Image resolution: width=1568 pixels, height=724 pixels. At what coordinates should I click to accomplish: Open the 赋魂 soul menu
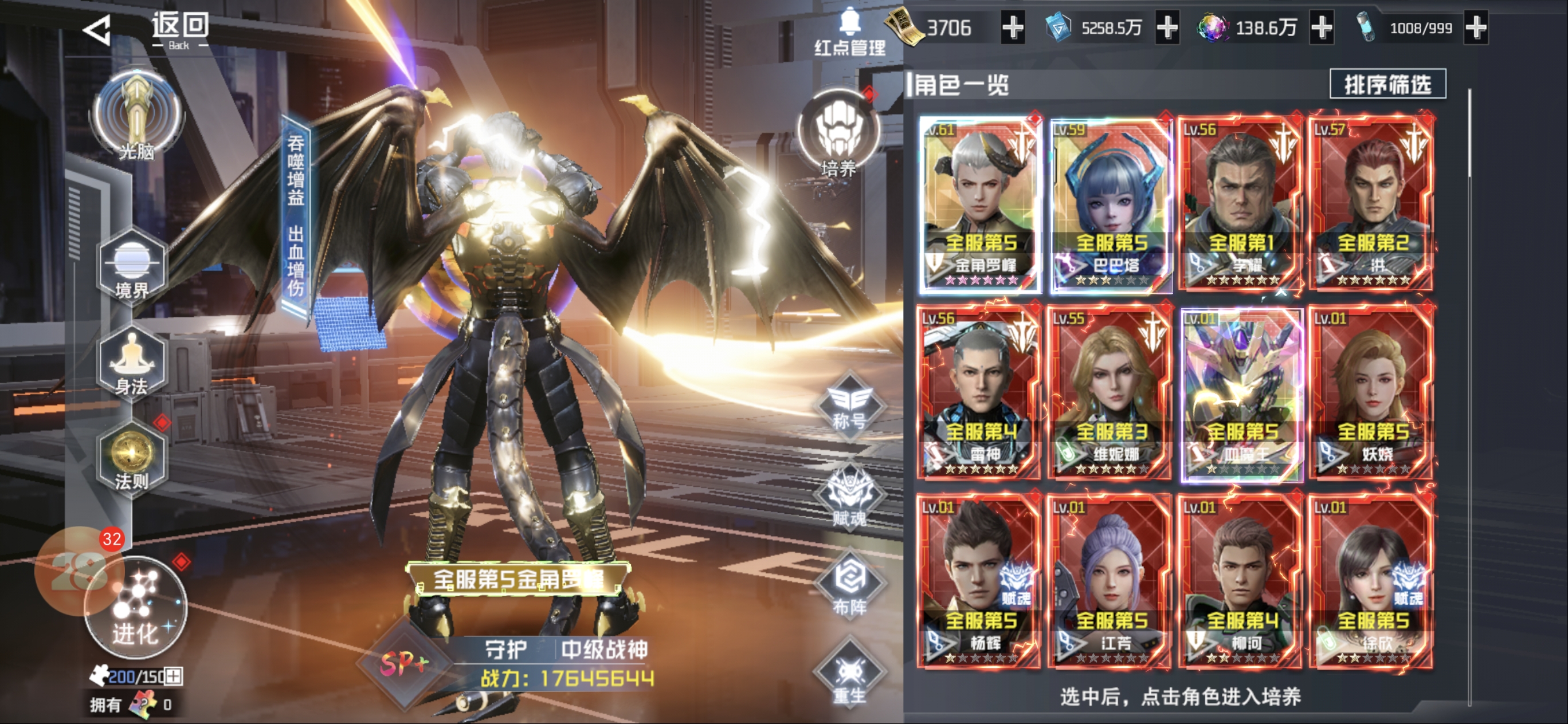pyautogui.click(x=849, y=496)
